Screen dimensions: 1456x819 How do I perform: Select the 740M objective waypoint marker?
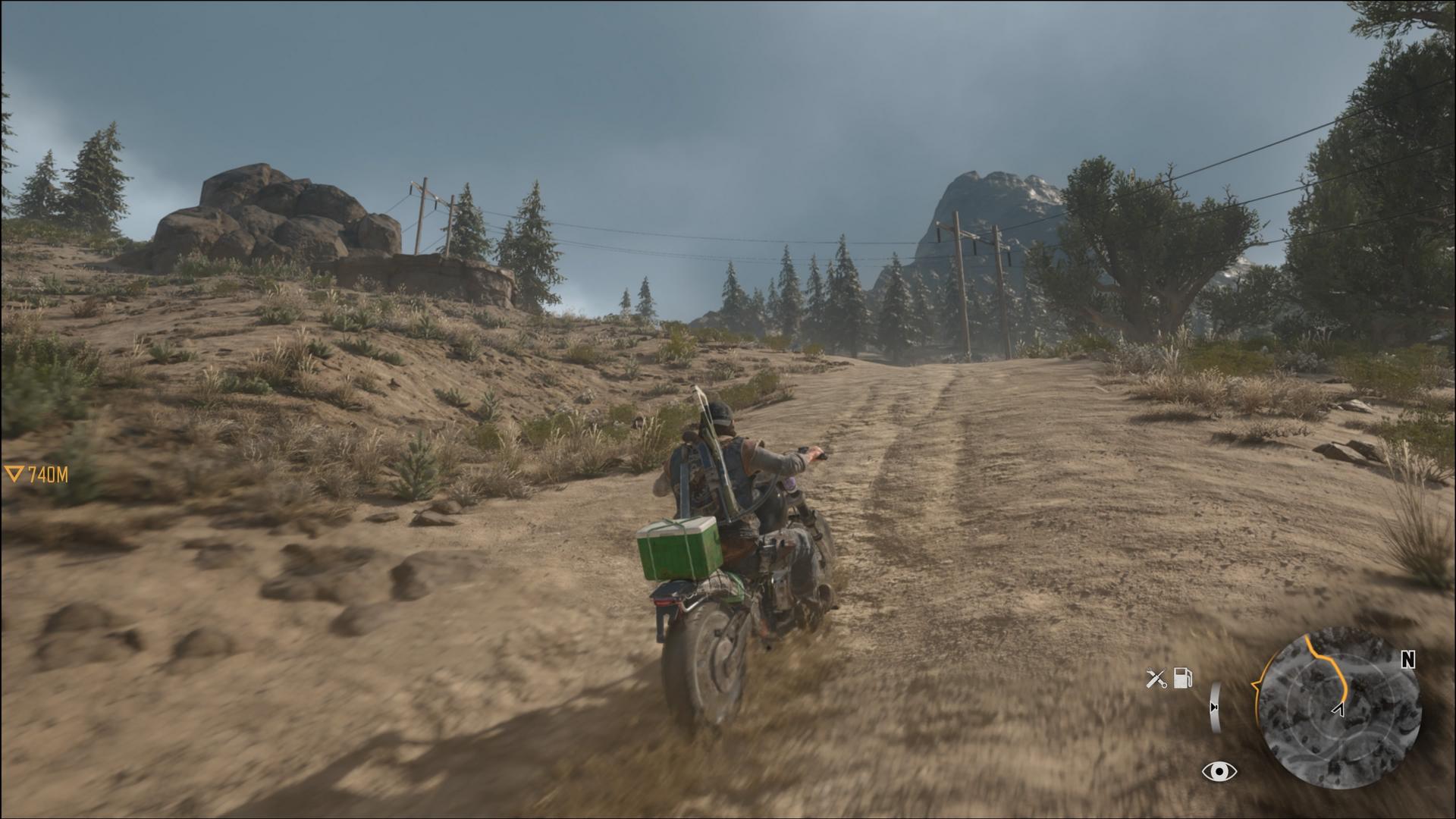(x=36, y=475)
